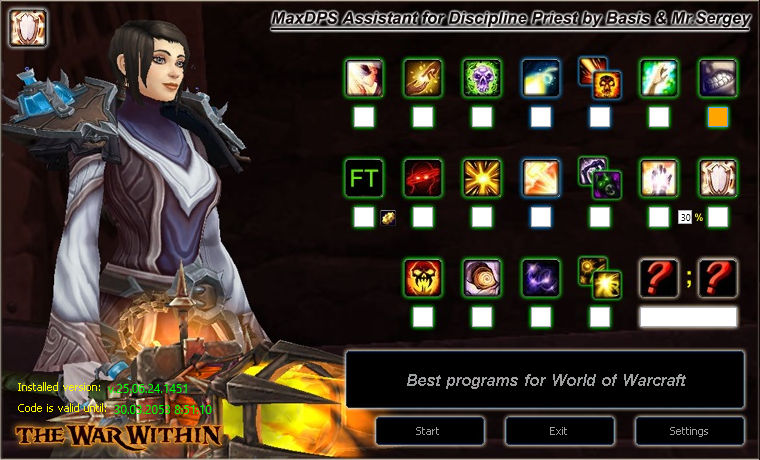The width and height of the screenshot is (760, 460).
Task: Select the dark grinning teeth icon
Action: tap(718, 78)
